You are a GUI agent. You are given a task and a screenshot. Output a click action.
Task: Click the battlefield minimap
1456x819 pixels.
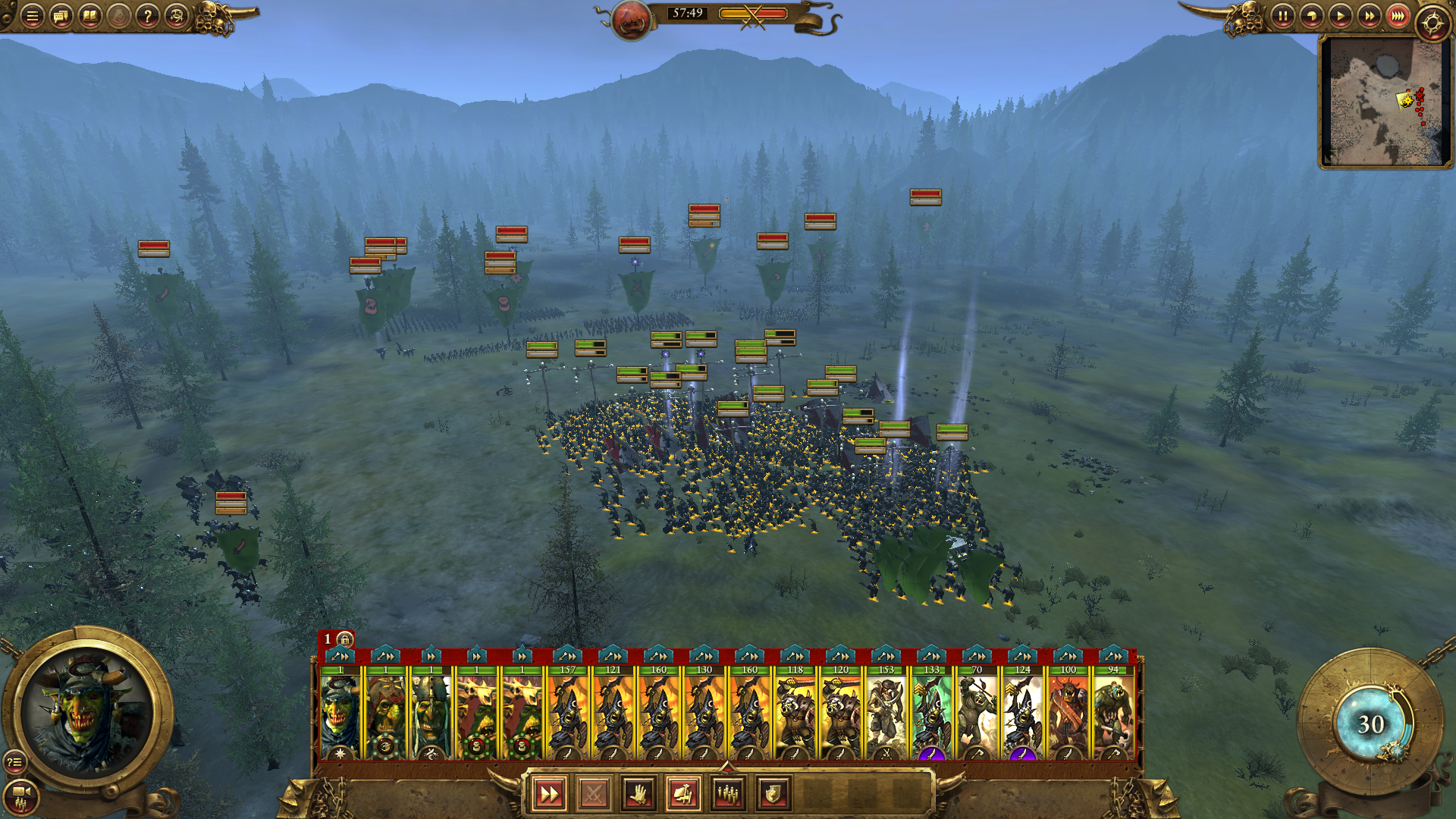coord(1384,101)
